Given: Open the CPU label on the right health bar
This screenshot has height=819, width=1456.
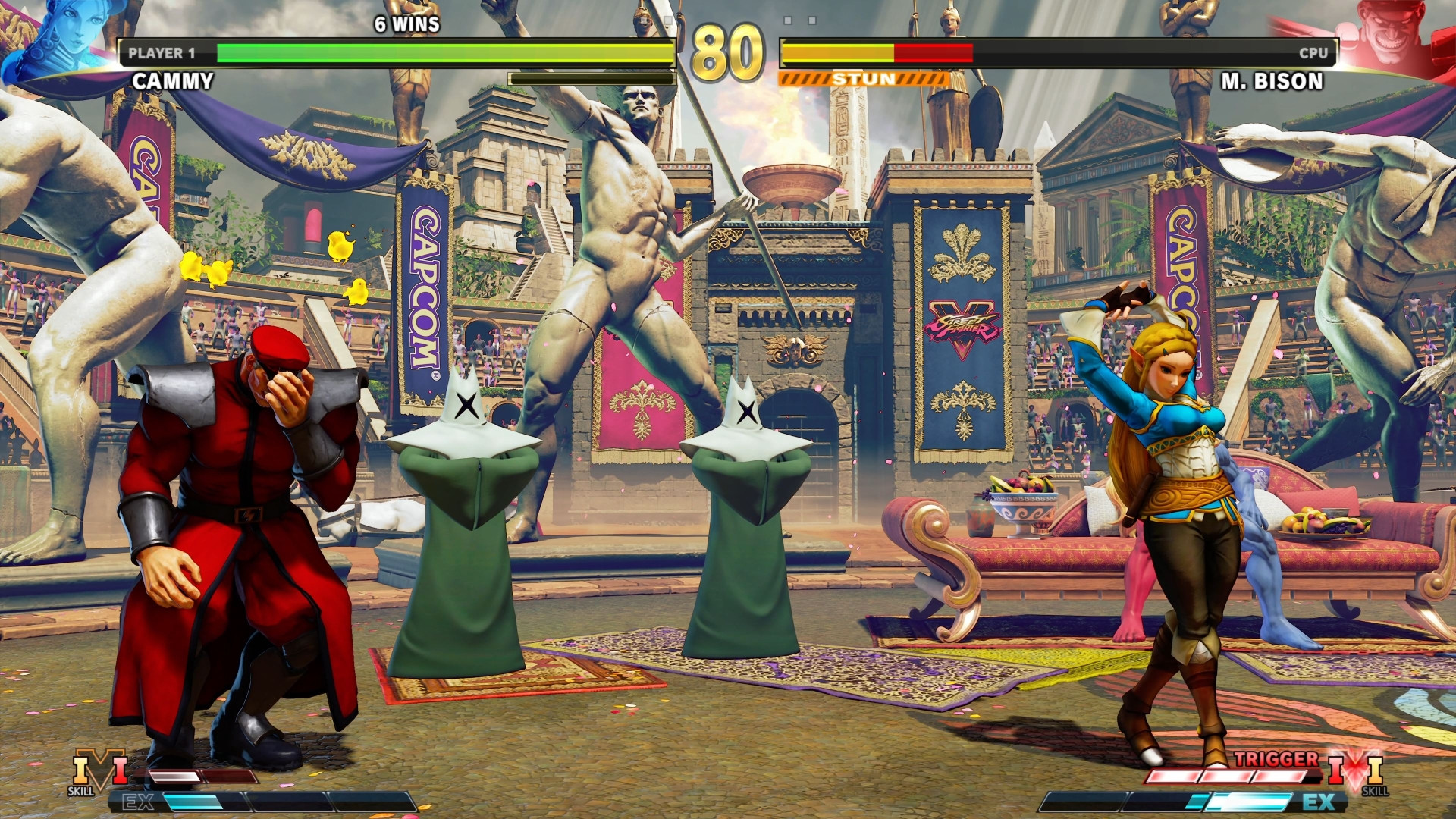Looking at the screenshot, I should pos(1313,54).
